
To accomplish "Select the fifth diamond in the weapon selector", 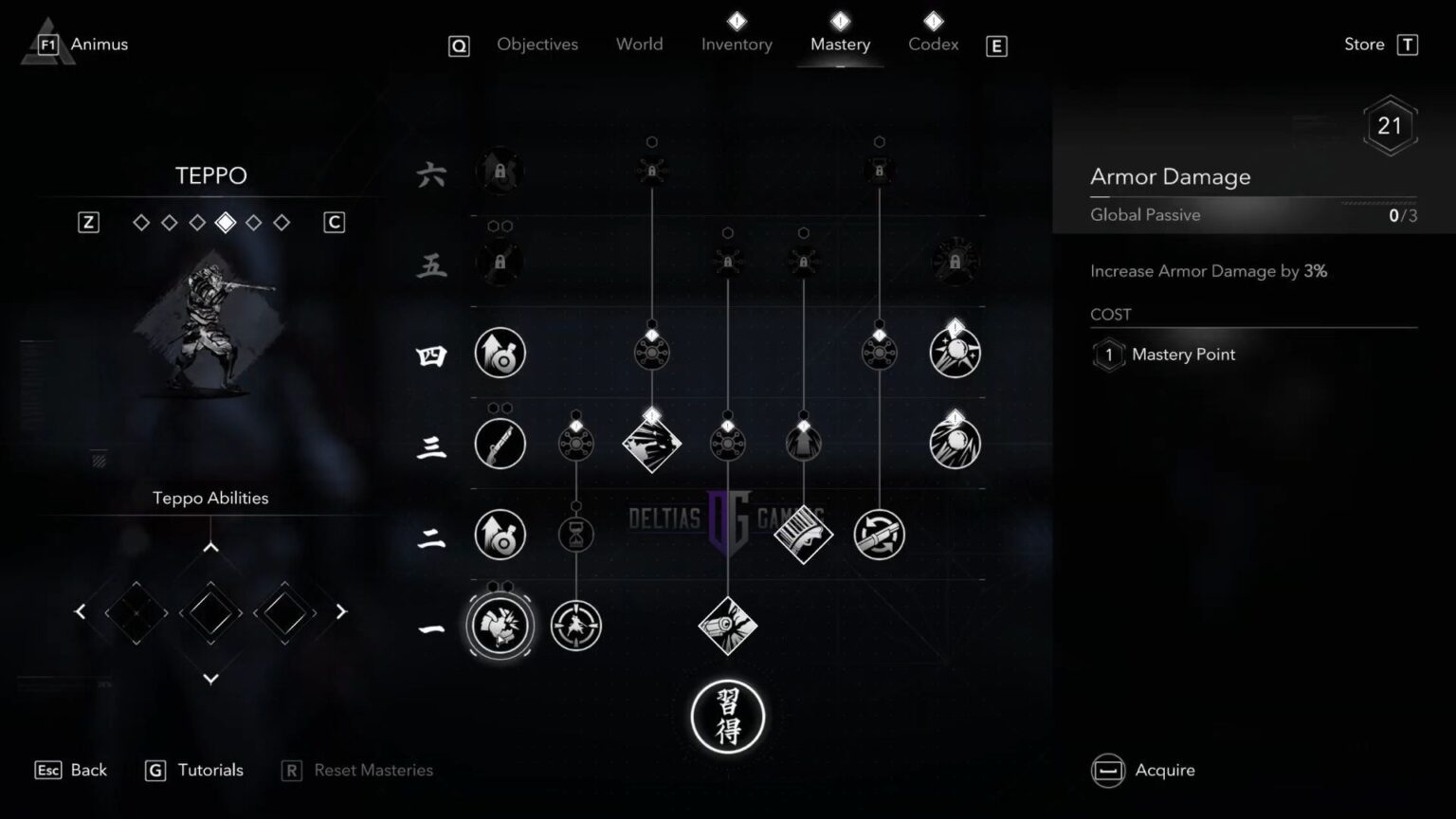I will (253, 222).
